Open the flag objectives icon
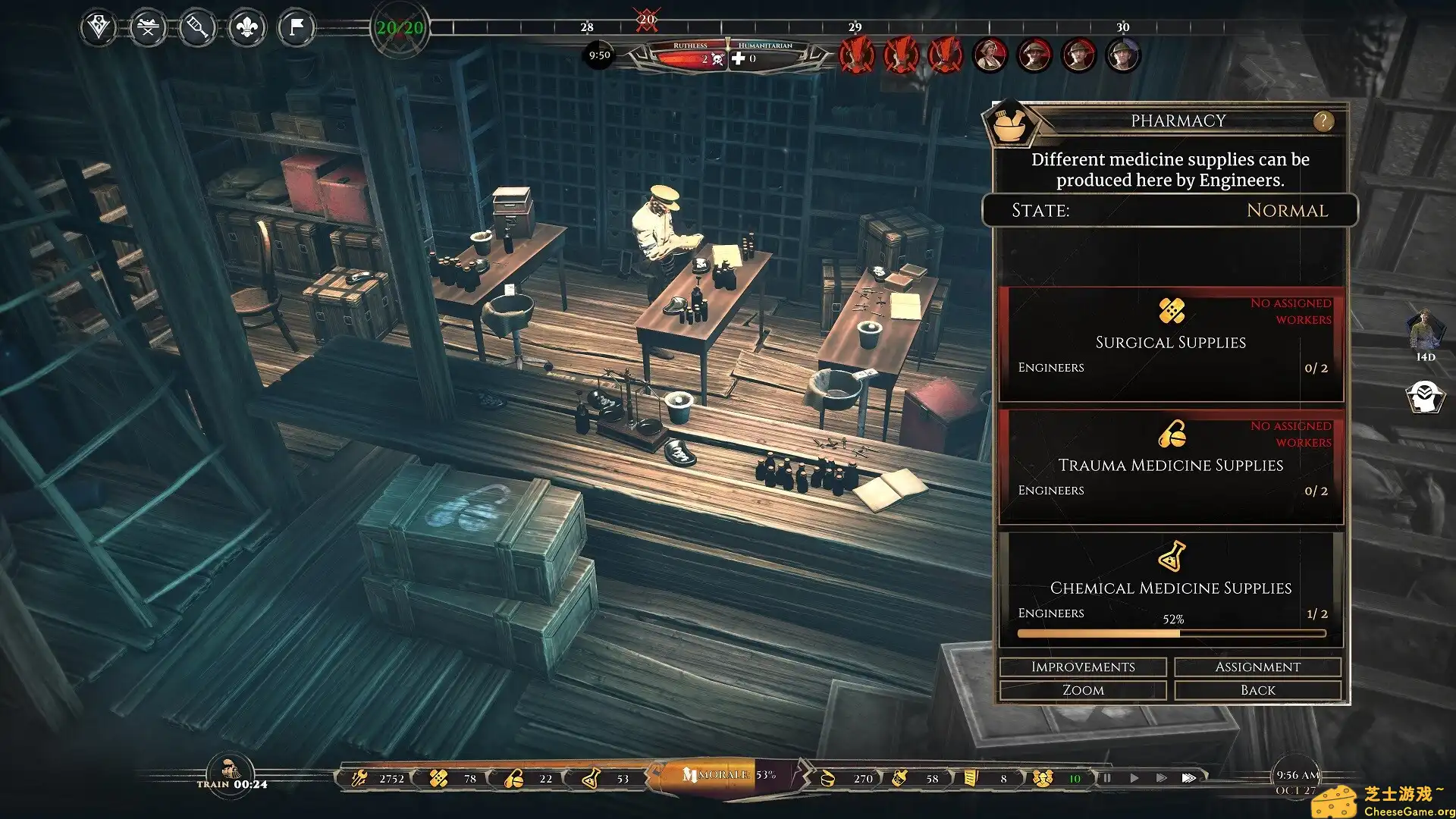This screenshot has width=1456, height=819. tap(297, 29)
